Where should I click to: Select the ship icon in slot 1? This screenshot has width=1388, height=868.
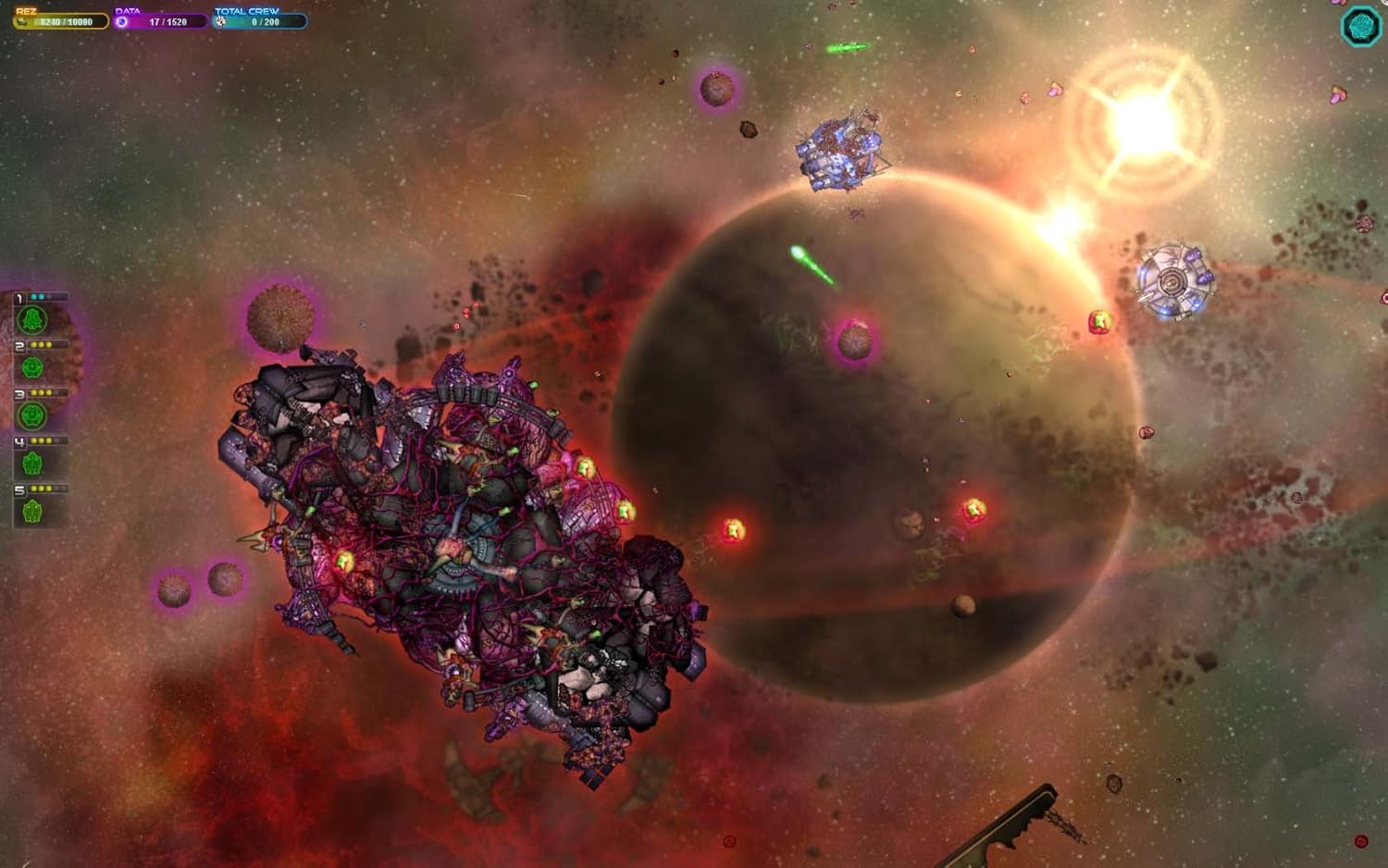coord(33,317)
